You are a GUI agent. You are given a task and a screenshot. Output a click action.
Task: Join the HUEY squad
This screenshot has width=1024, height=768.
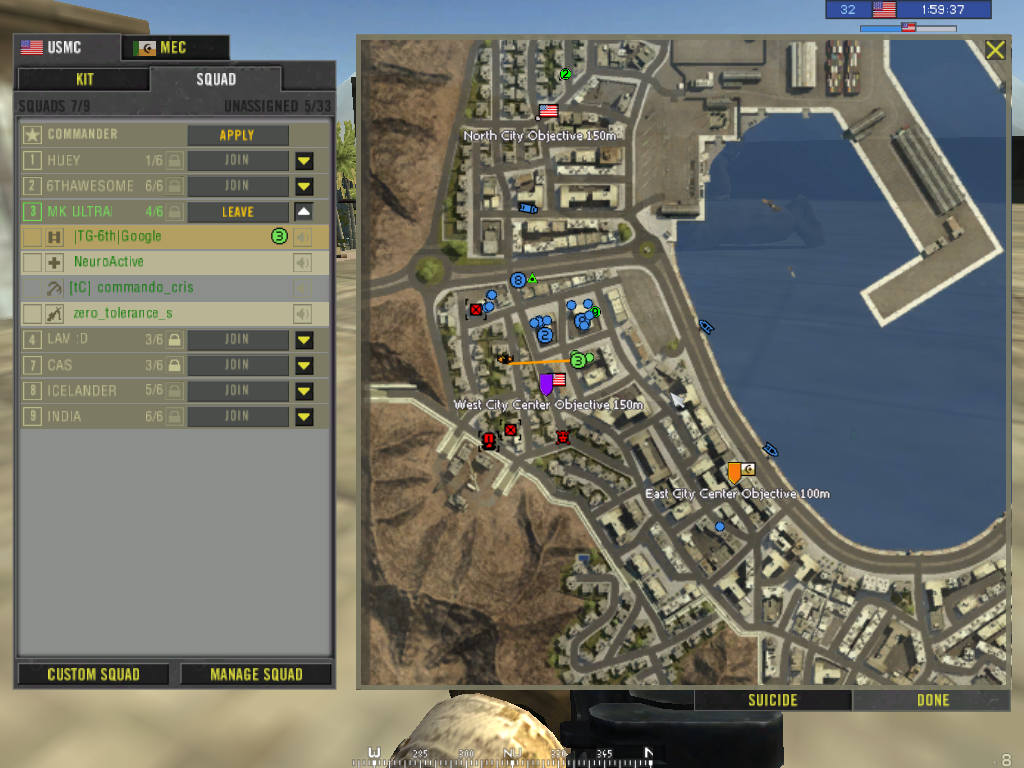(x=237, y=160)
